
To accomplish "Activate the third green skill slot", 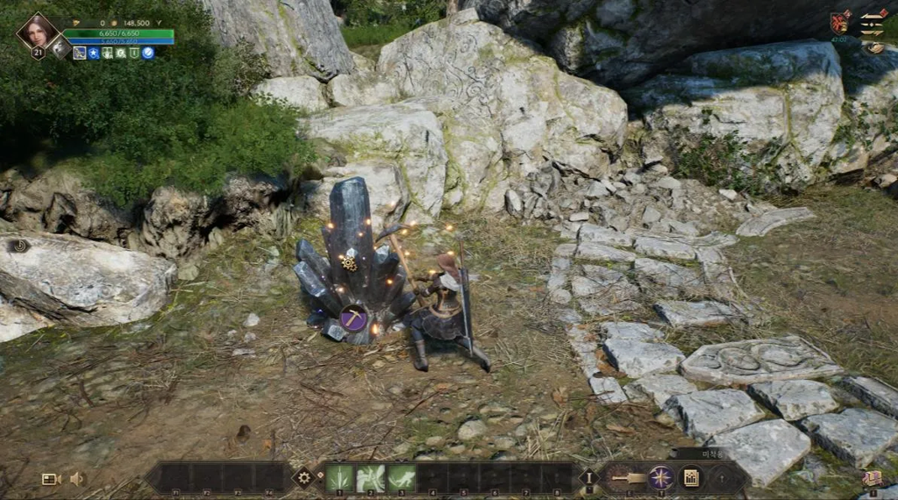I will pos(402,478).
